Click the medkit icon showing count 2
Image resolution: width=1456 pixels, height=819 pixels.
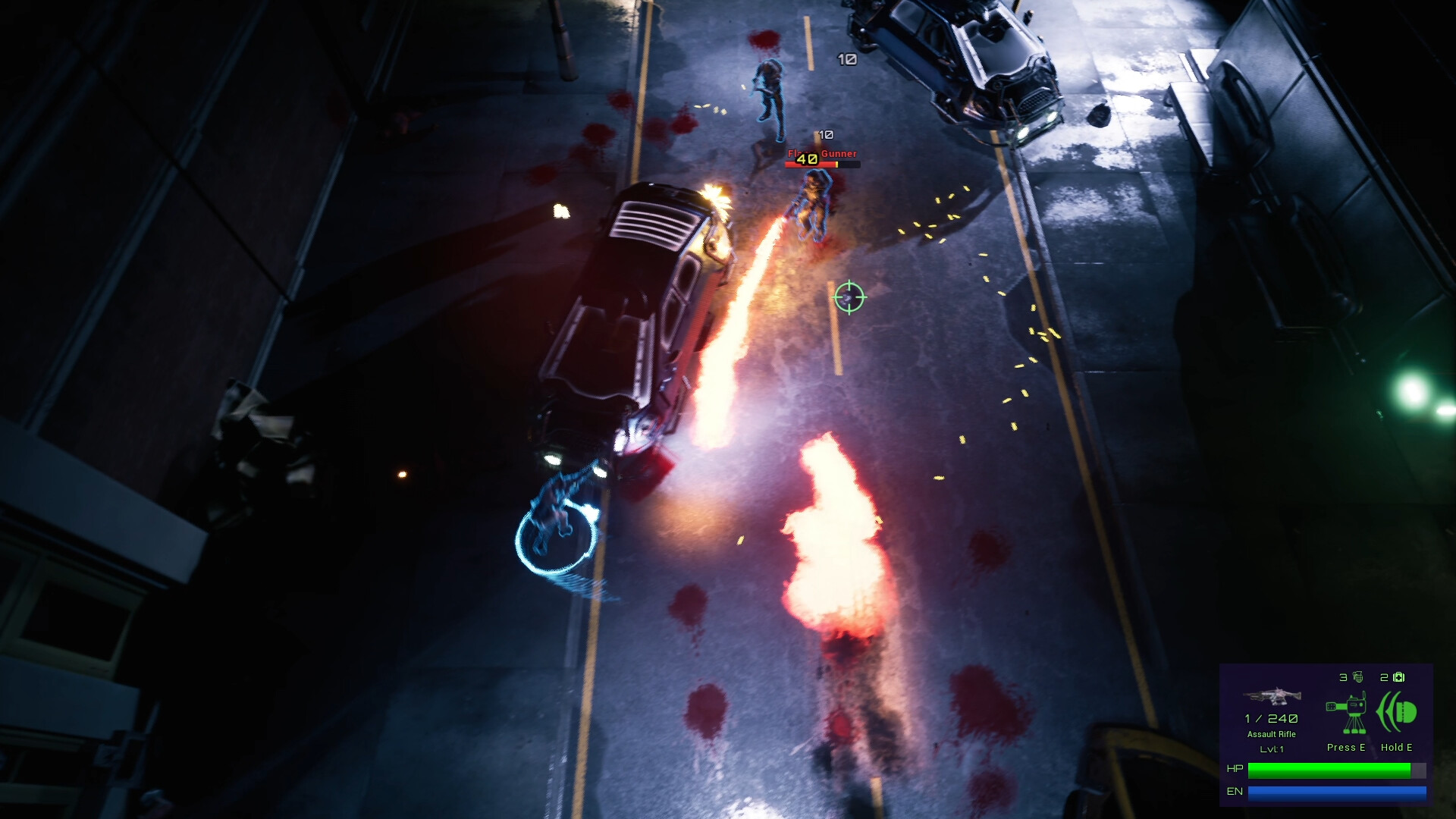pyautogui.click(x=1398, y=677)
